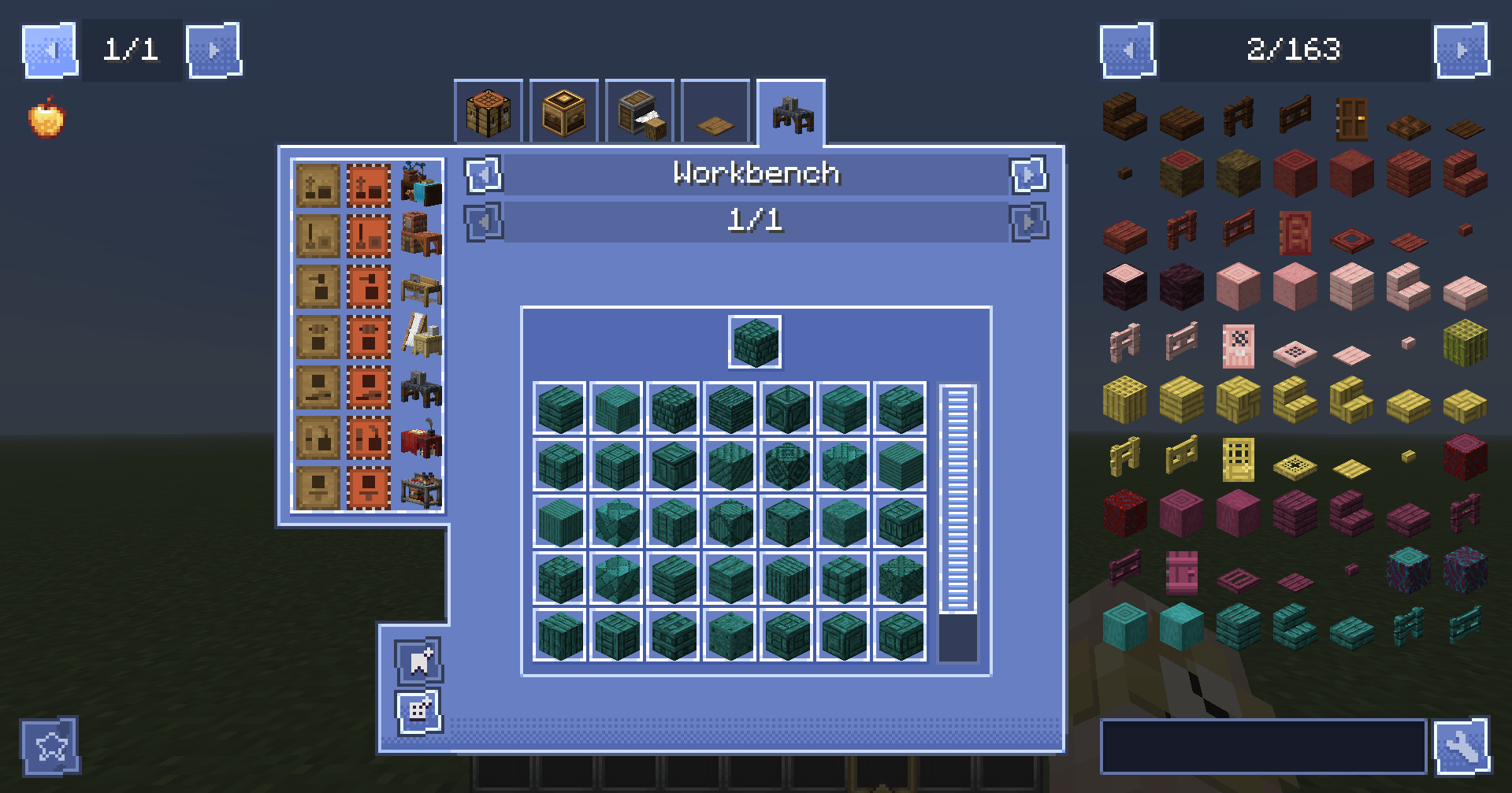Click the flaming apple icon top left
This screenshot has width=1512, height=793.
(x=43, y=120)
